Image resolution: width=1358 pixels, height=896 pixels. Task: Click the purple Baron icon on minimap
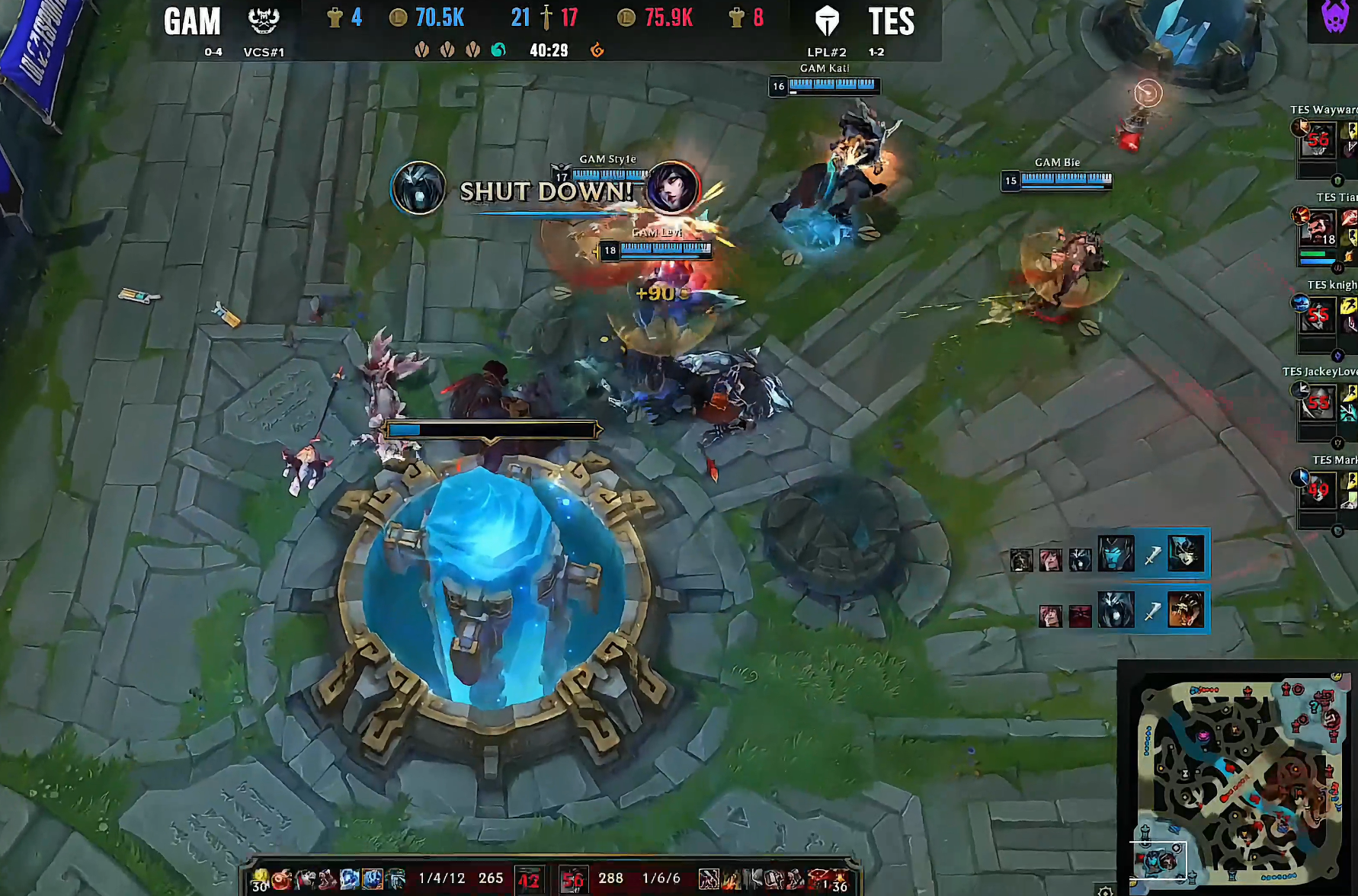pyautogui.click(x=1203, y=735)
